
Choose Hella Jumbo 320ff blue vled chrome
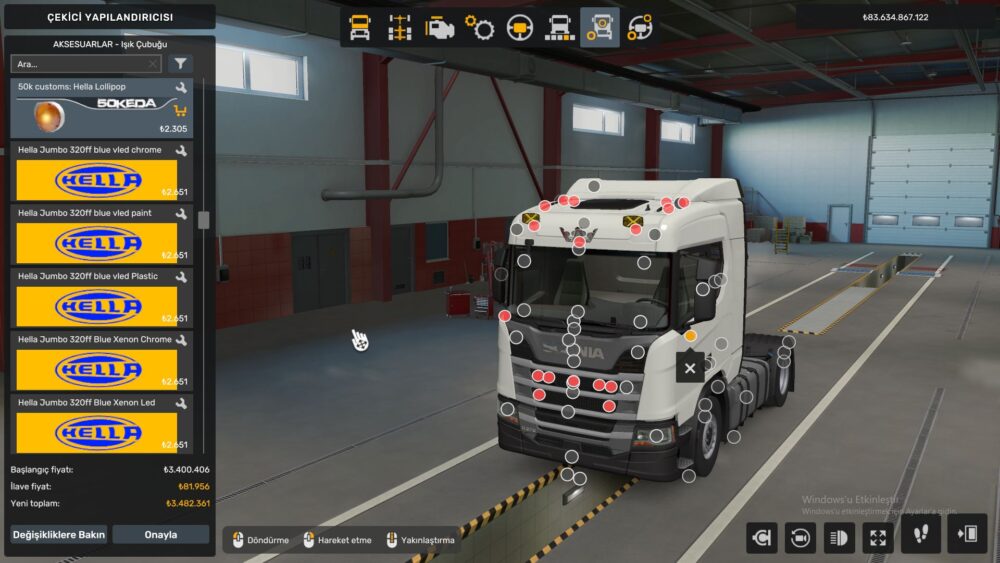100,171
